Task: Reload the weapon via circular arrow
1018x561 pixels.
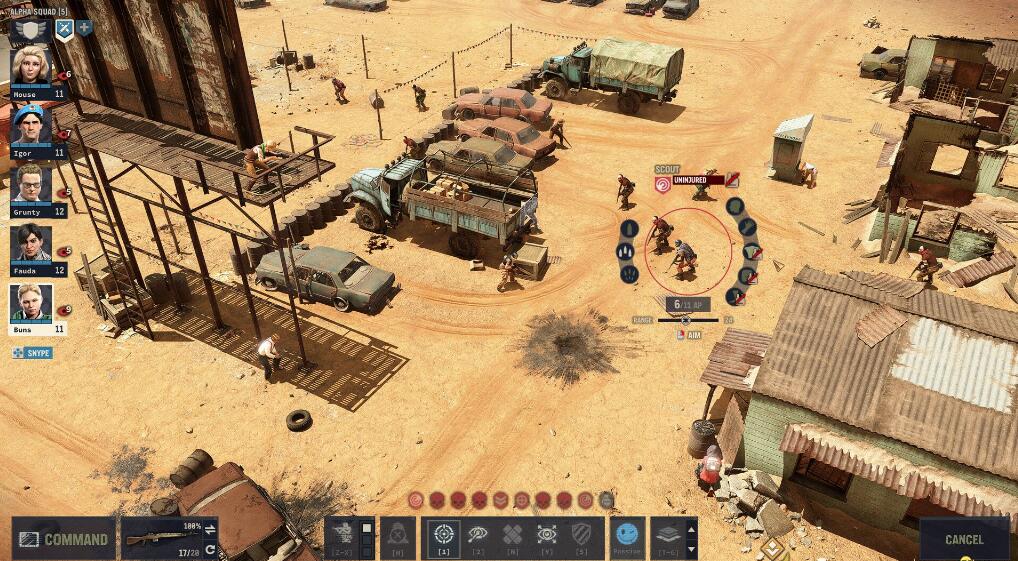Action: click(210, 549)
